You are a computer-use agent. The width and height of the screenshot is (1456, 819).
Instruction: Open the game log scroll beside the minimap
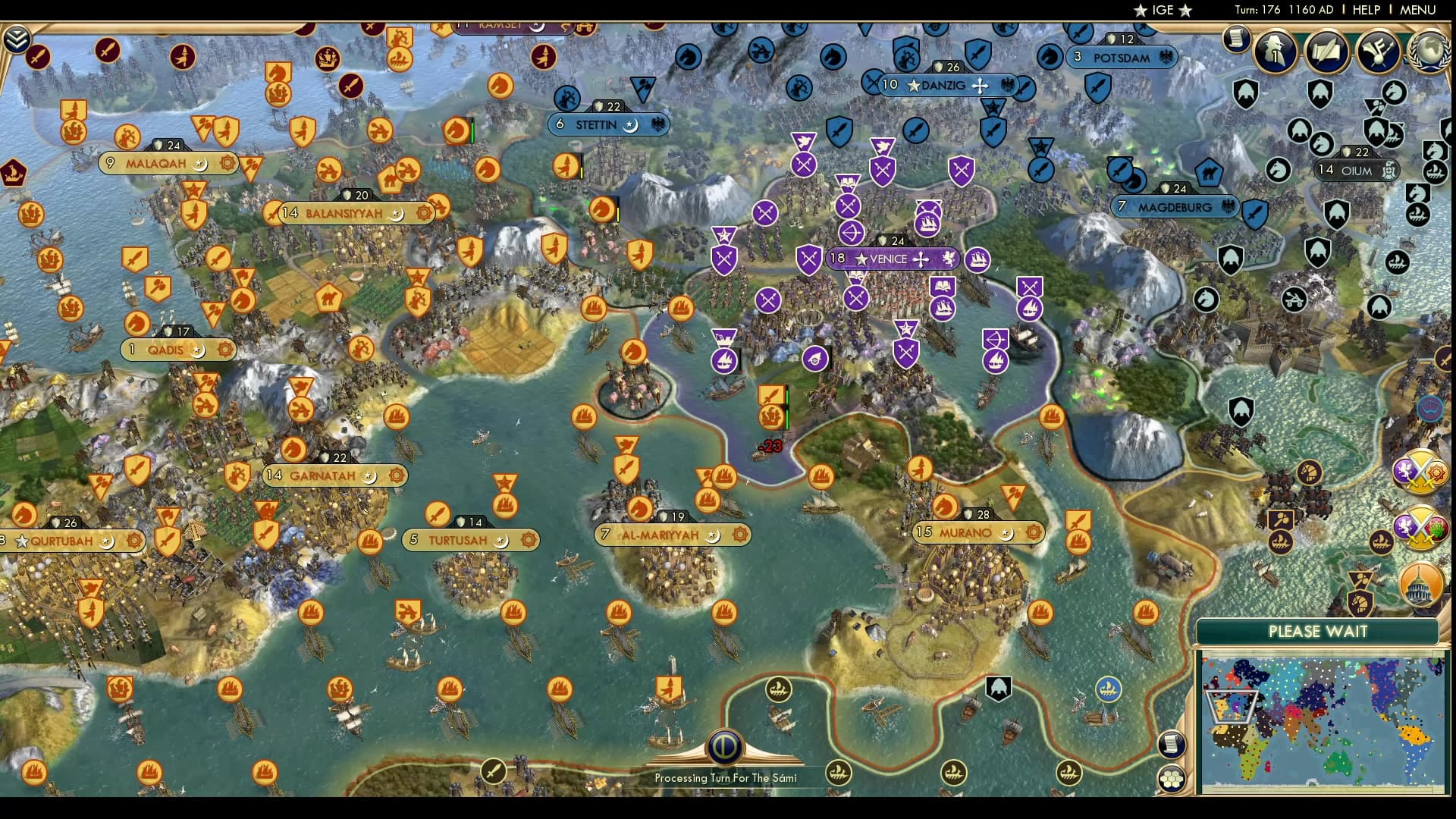[1172, 743]
